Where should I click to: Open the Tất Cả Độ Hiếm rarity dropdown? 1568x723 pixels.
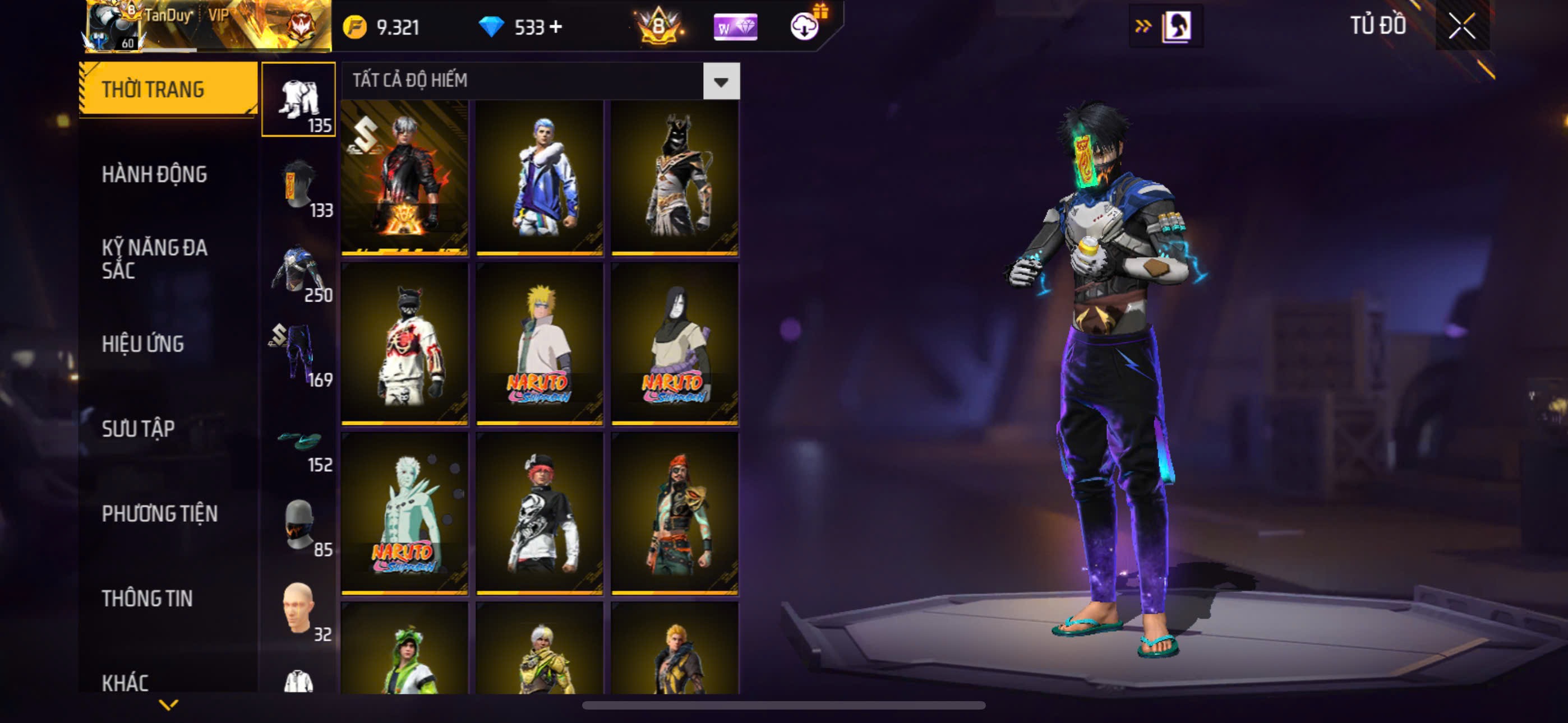click(721, 81)
